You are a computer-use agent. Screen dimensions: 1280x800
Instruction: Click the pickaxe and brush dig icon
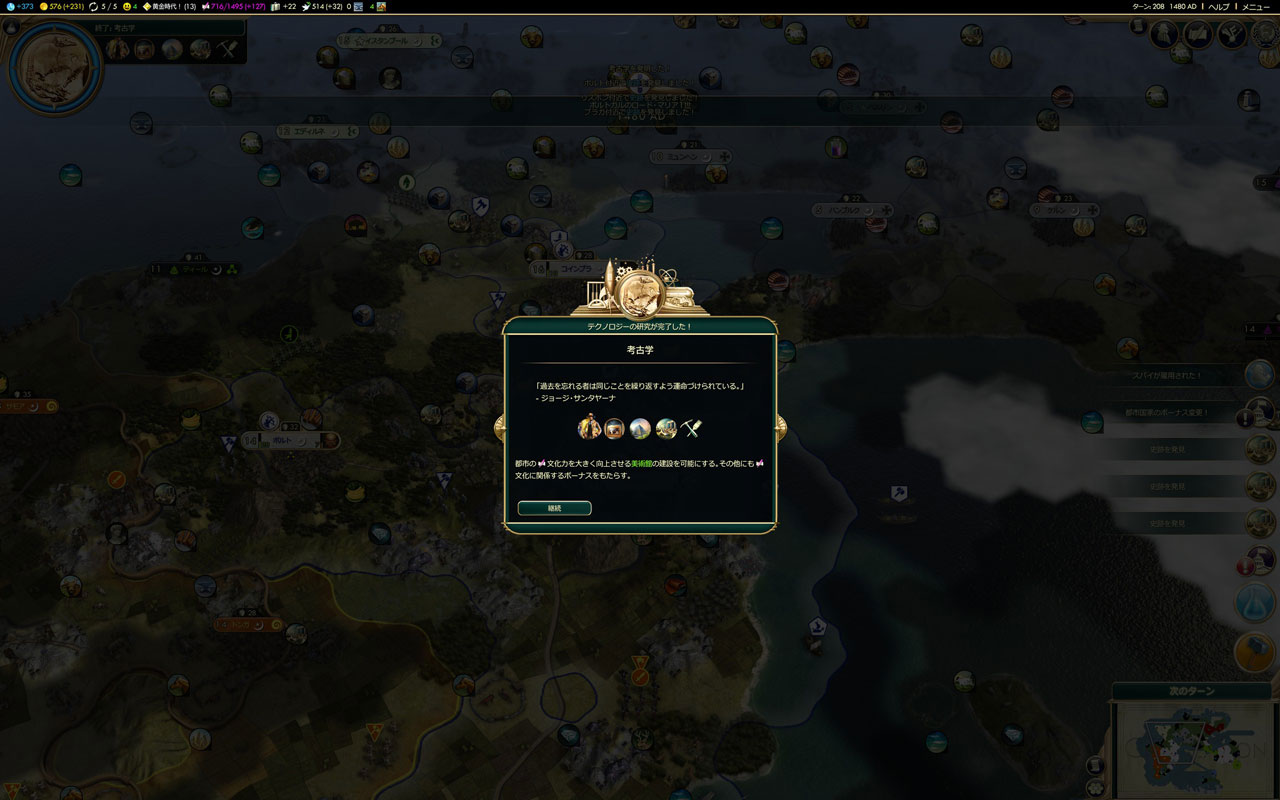[x=692, y=429]
